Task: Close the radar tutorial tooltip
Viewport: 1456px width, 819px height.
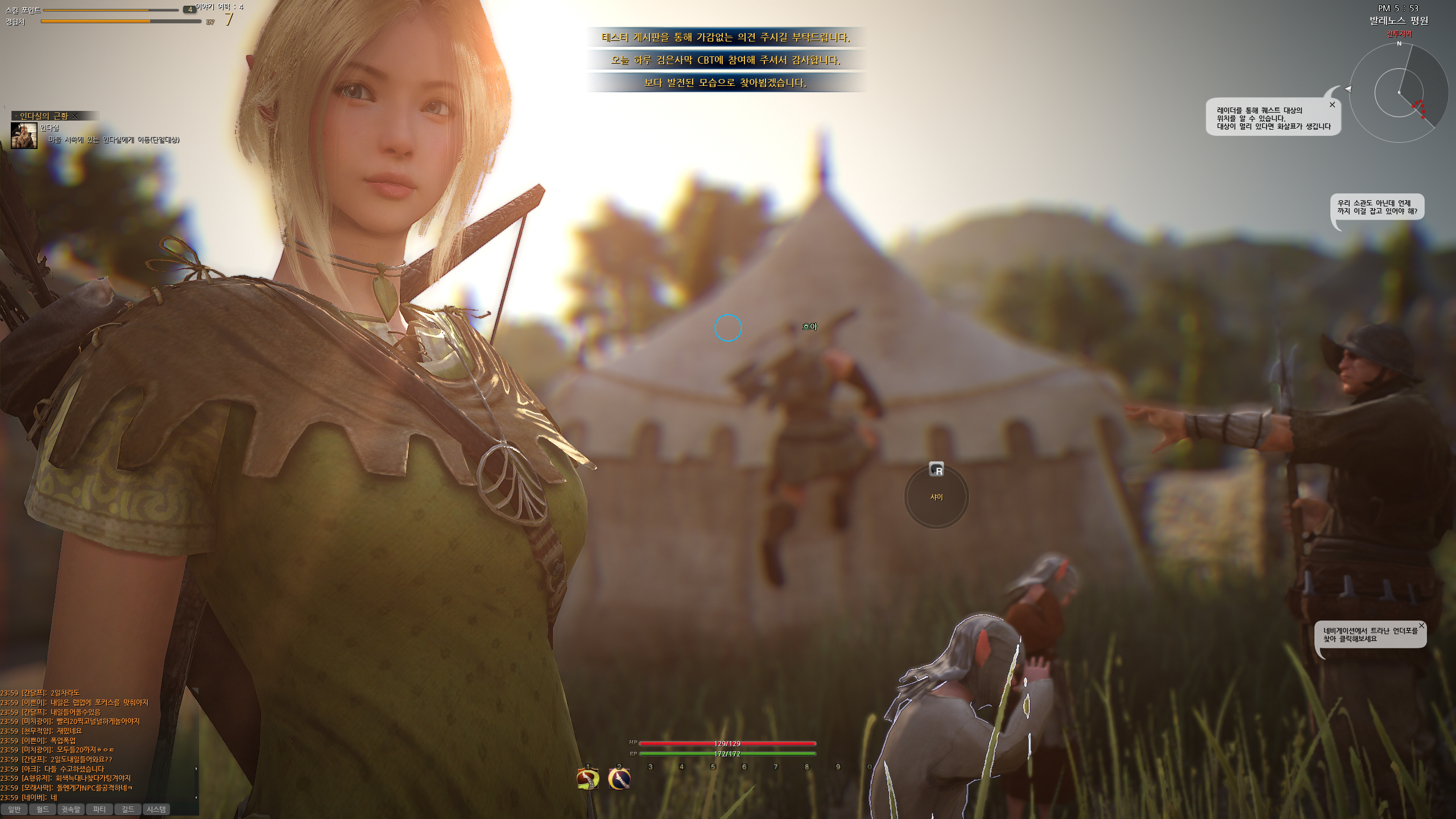Action: point(1332,105)
